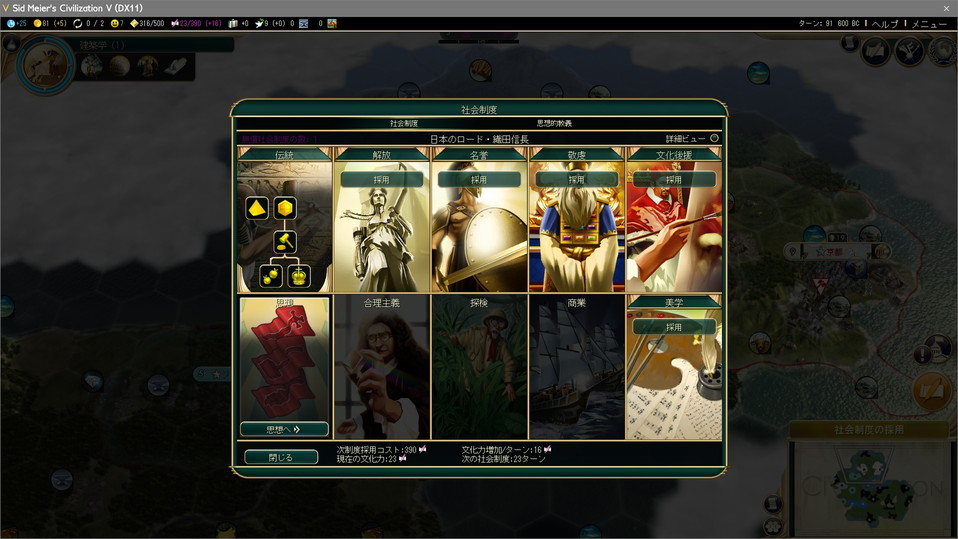Viewport: 958px width, 539px height.
Task: Adopt the 敬虔 (Piety) policy tree
Action: click(576, 180)
